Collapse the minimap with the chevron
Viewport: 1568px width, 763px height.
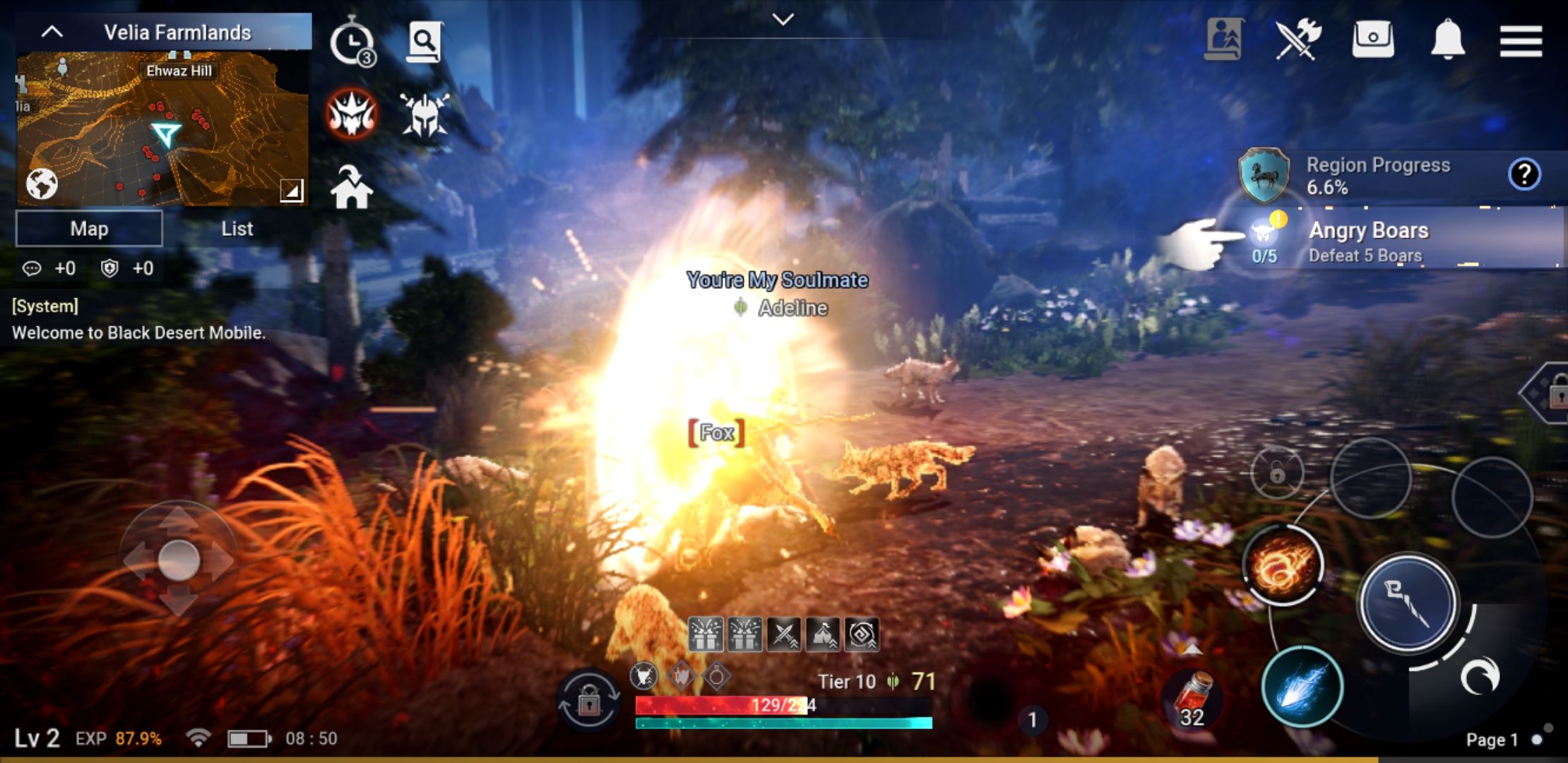pyautogui.click(x=51, y=30)
